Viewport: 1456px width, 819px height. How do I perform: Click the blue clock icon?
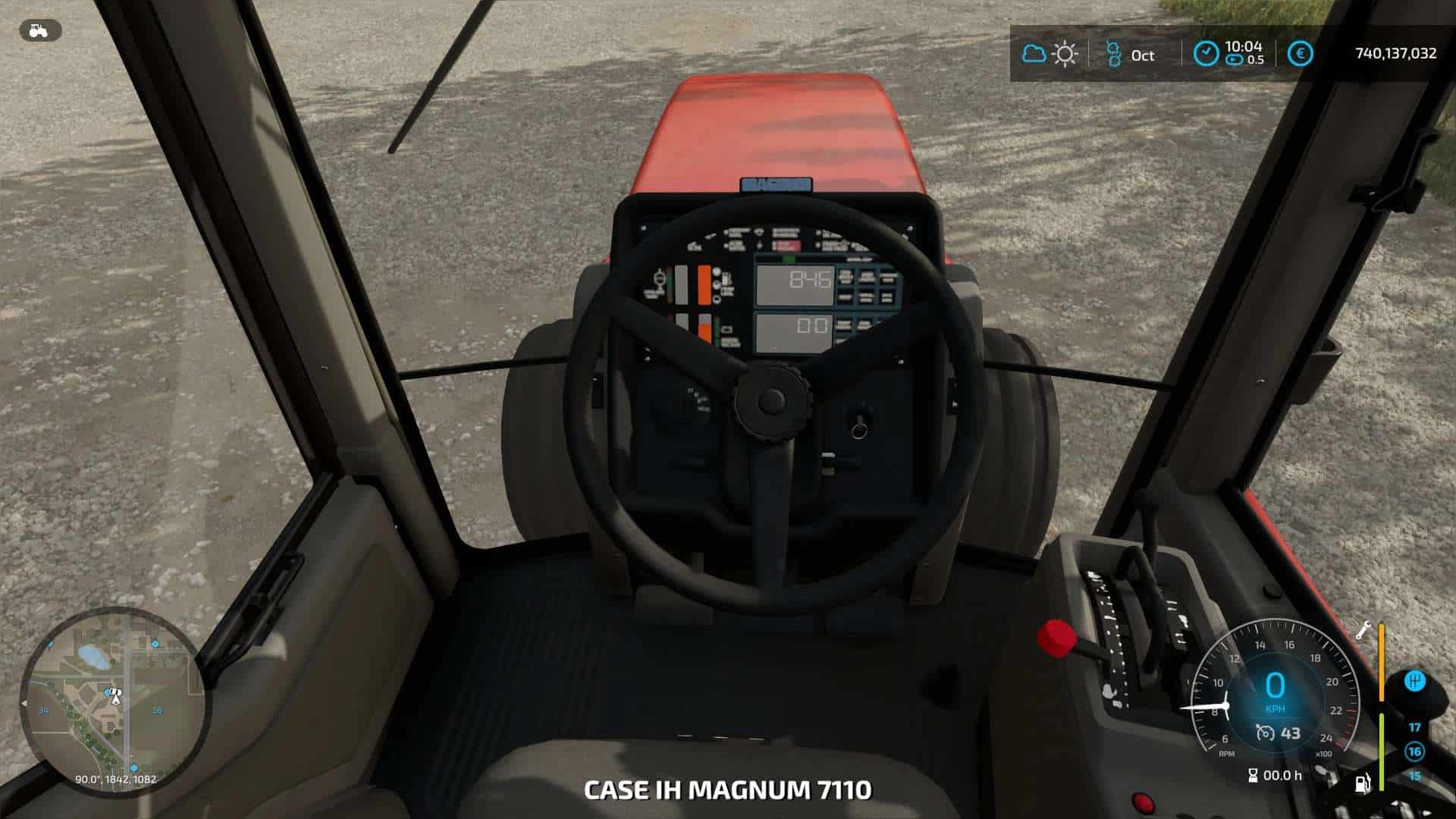tap(1206, 54)
